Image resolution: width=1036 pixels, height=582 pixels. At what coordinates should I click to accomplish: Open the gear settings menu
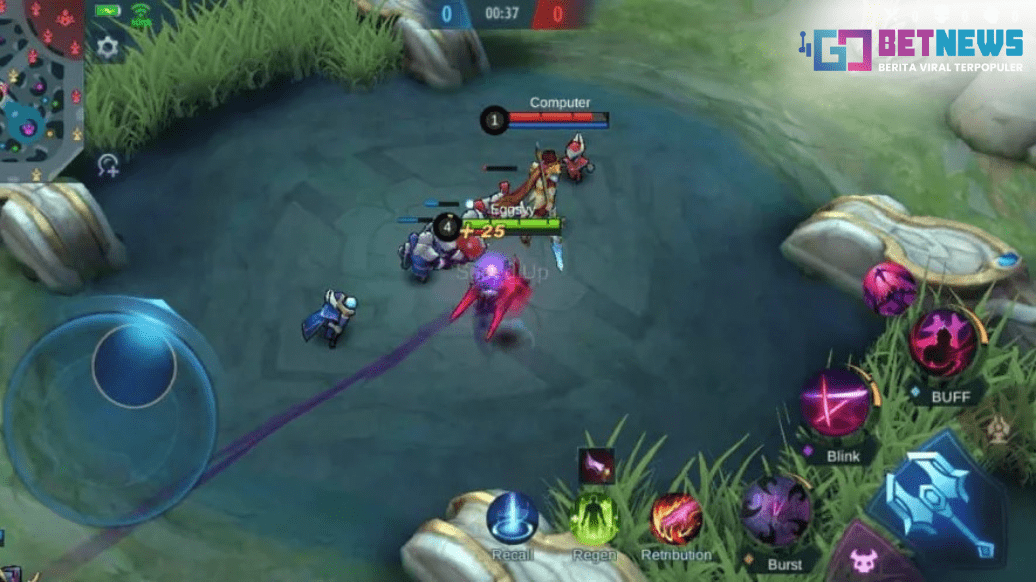click(107, 47)
